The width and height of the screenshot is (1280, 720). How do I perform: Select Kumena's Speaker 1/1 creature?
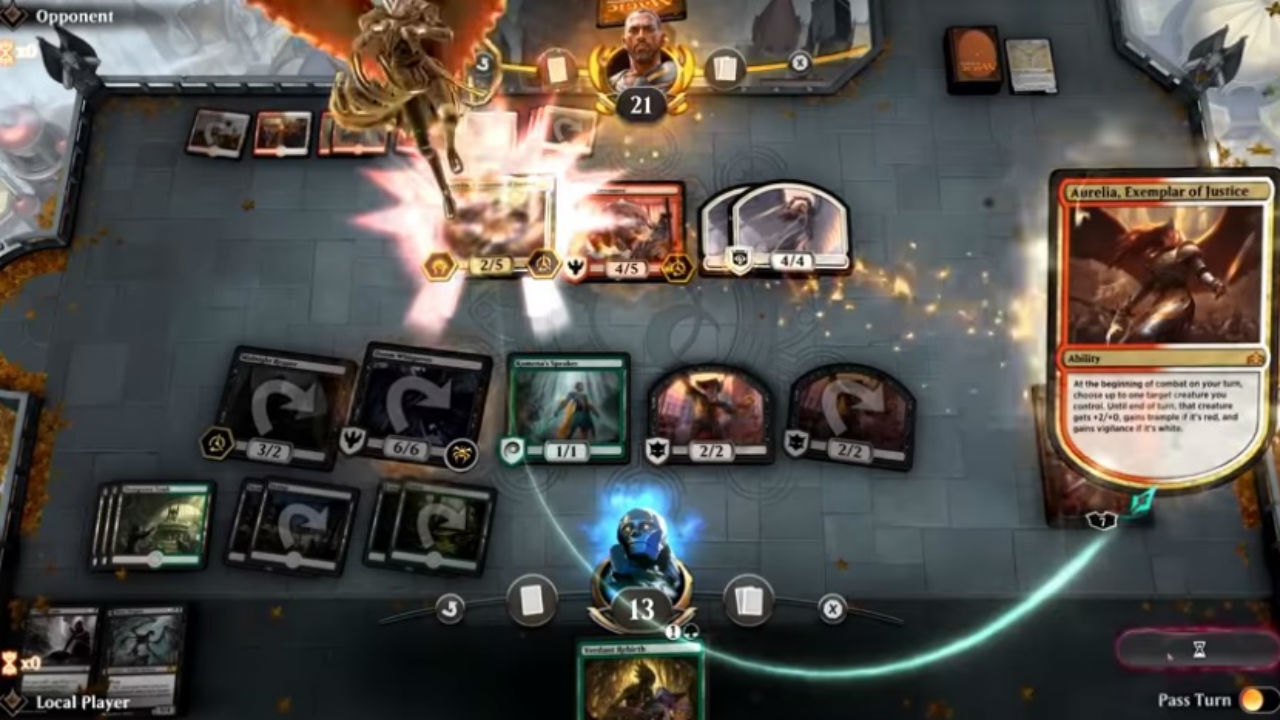[x=568, y=405]
